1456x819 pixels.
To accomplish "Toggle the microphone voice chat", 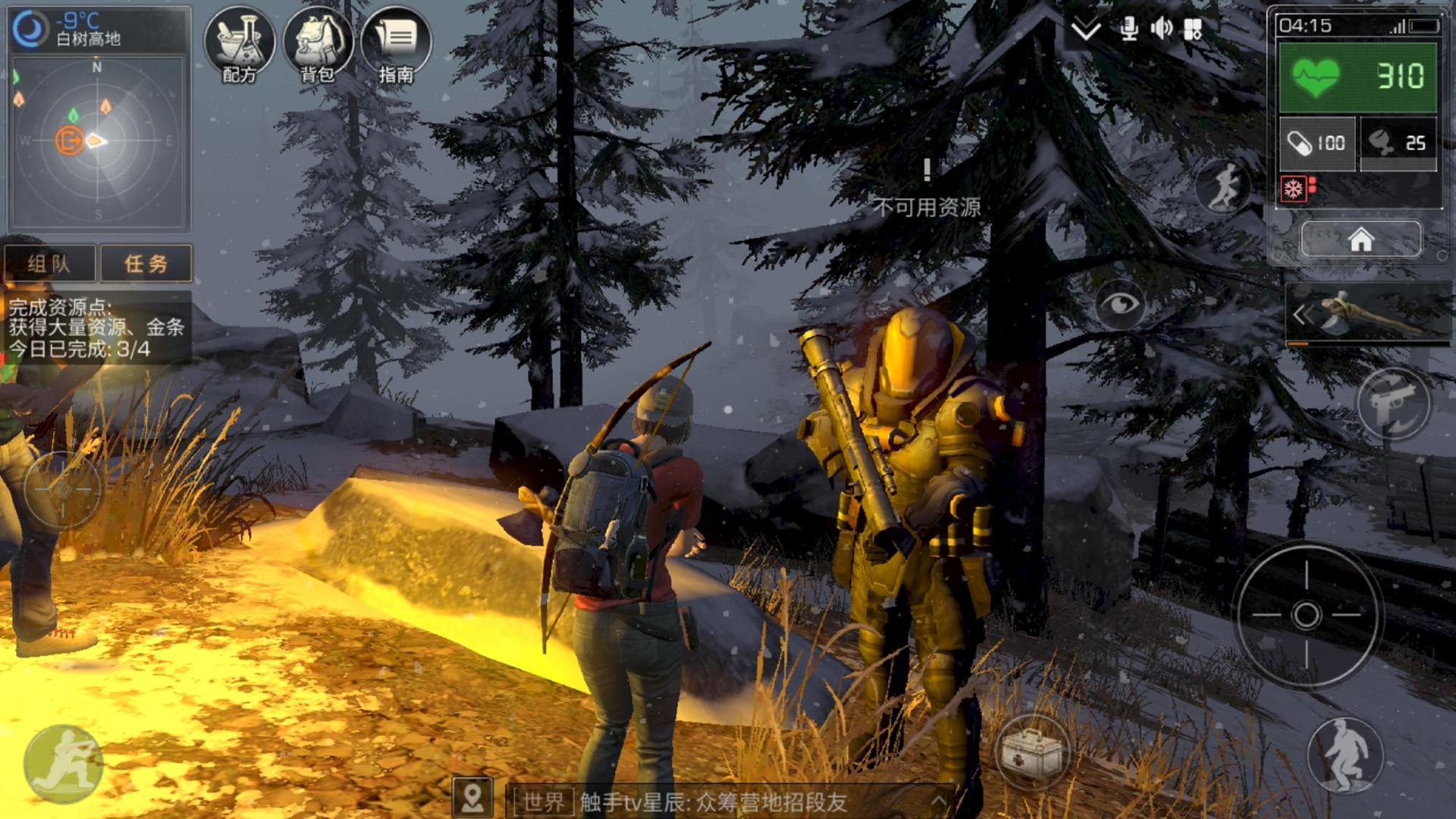I will [x=1128, y=30].
